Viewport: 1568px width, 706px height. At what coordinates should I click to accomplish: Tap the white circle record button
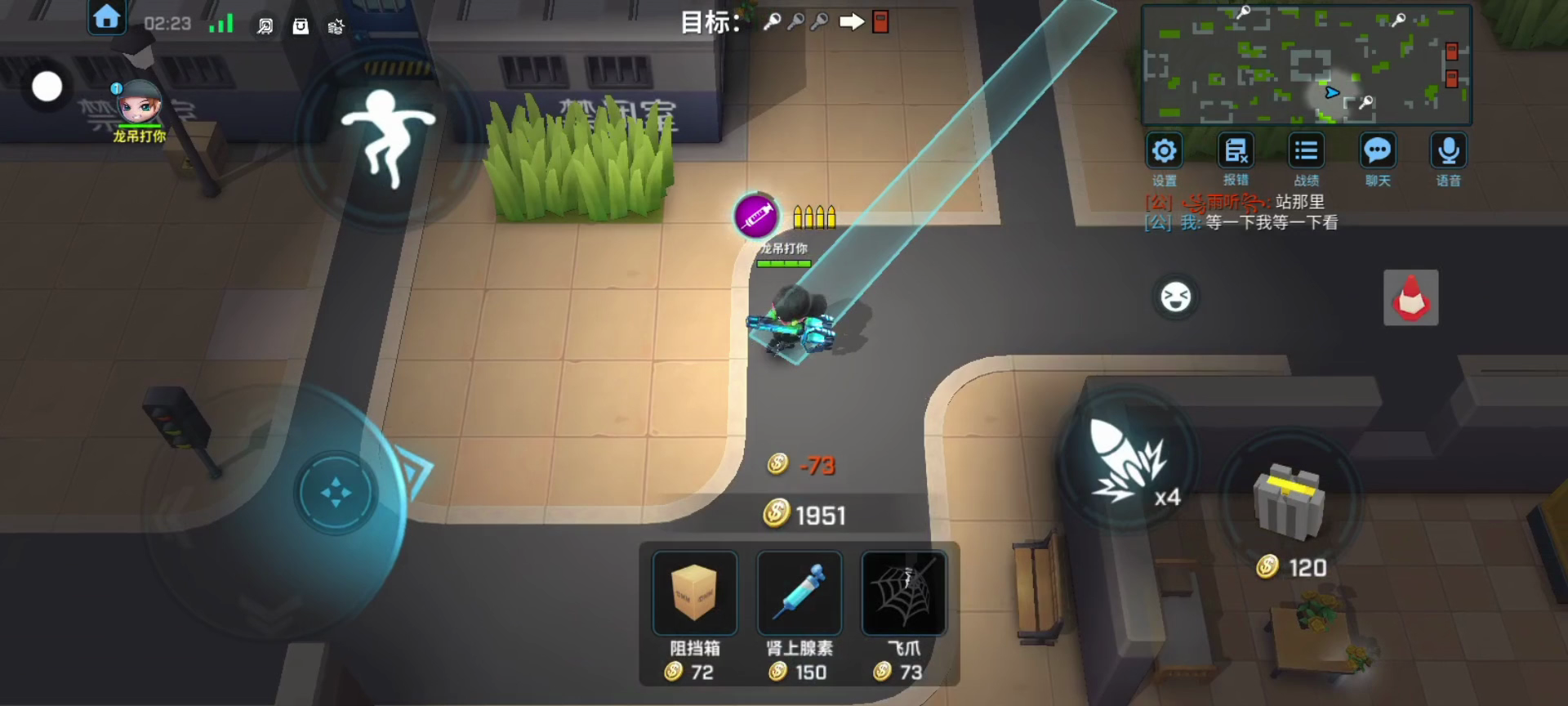click(x=47, y=87)
